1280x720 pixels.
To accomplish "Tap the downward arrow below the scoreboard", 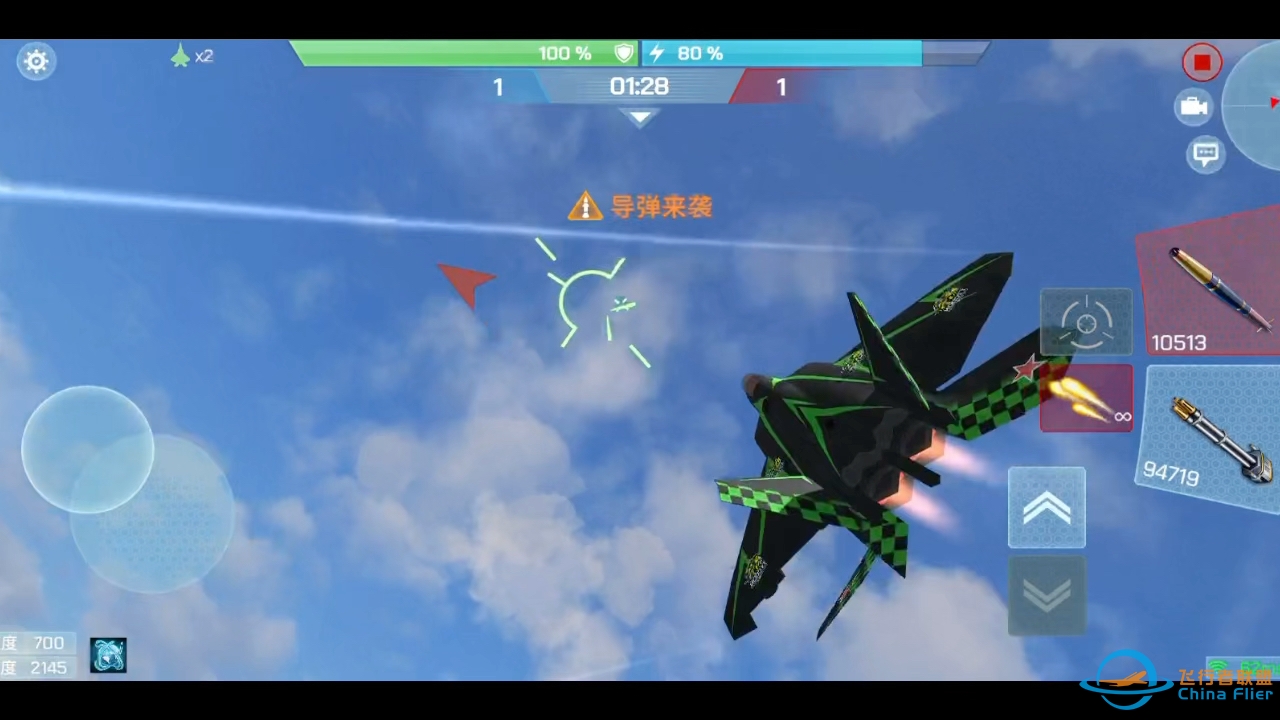I will click(x=639, y=117).
